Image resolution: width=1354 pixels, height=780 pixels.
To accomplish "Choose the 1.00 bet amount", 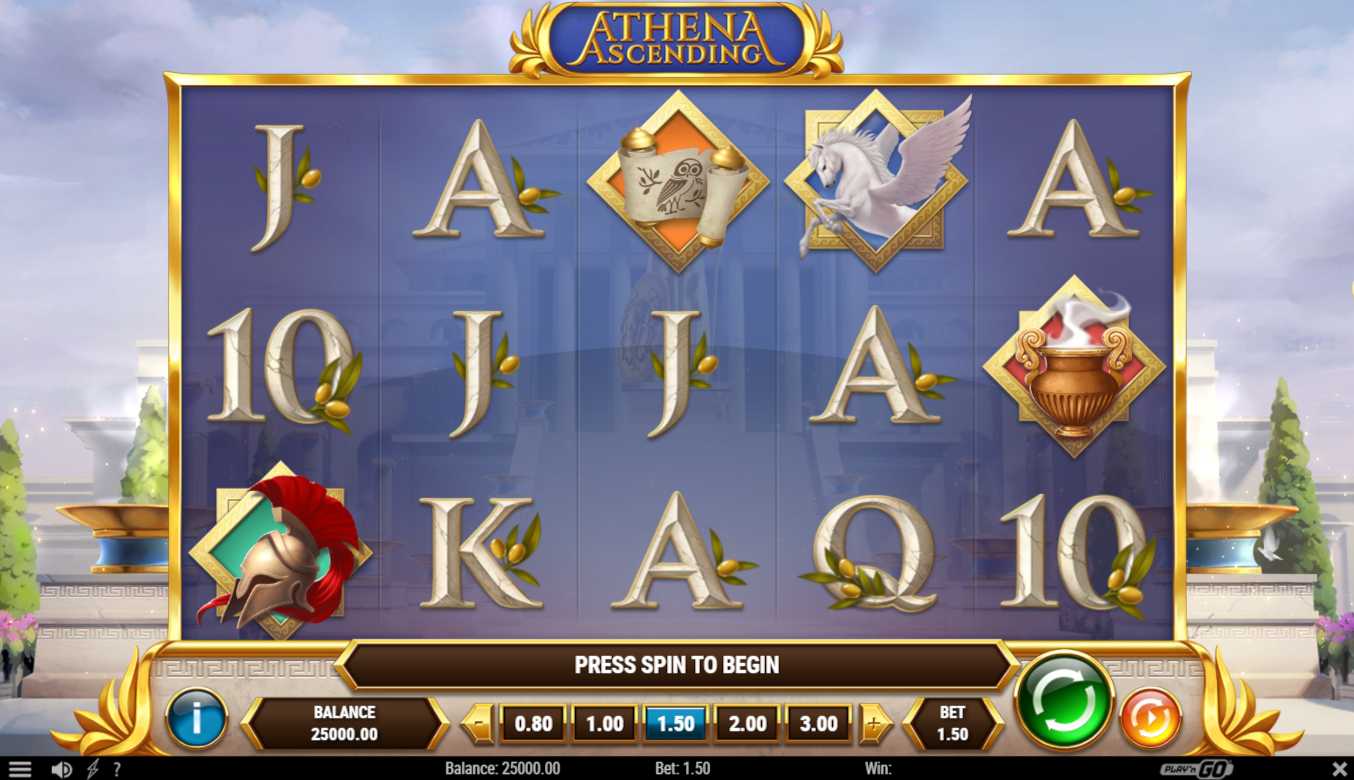I will click(604, 724).
